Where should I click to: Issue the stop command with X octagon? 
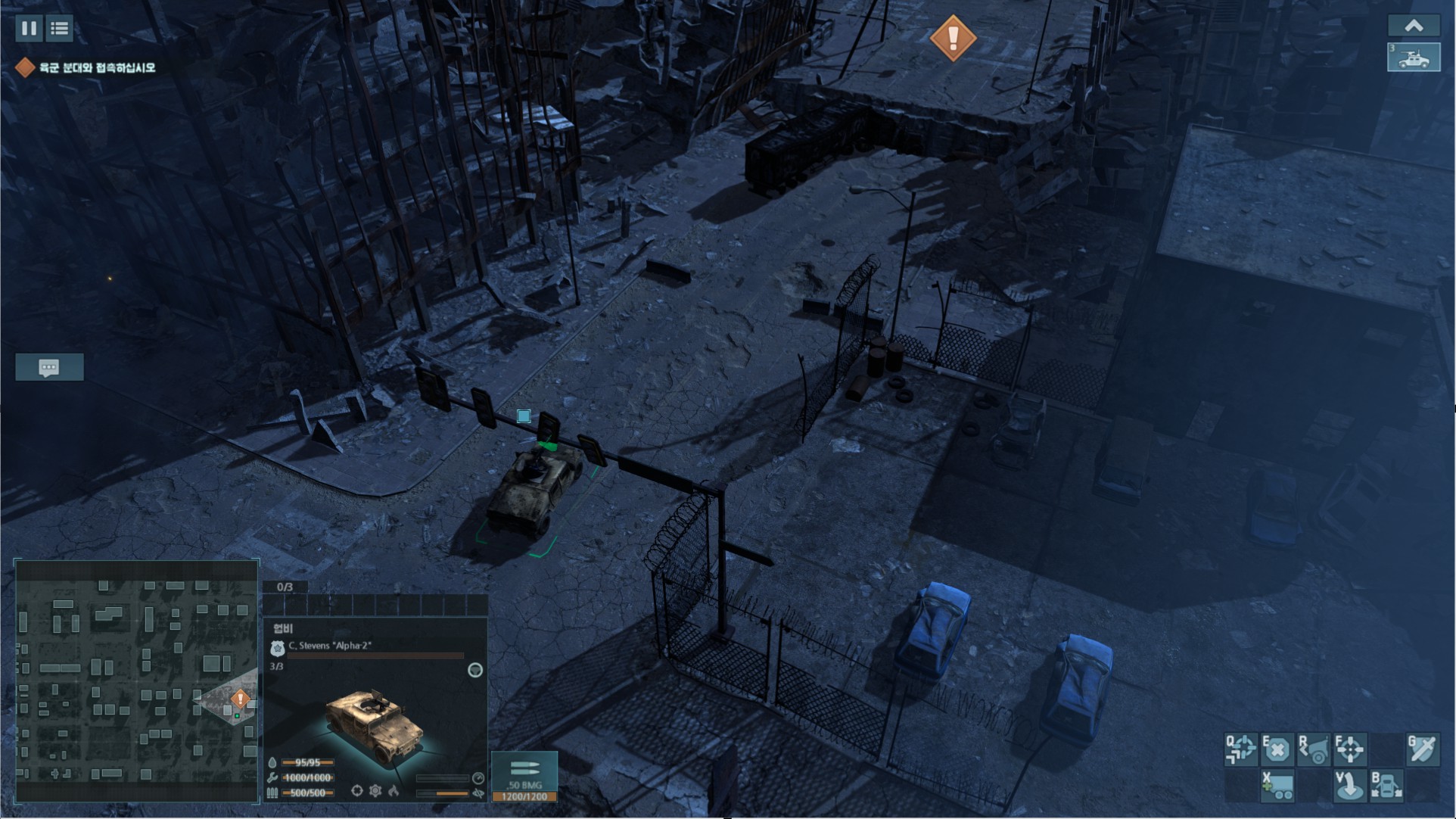coord(1277,749)
